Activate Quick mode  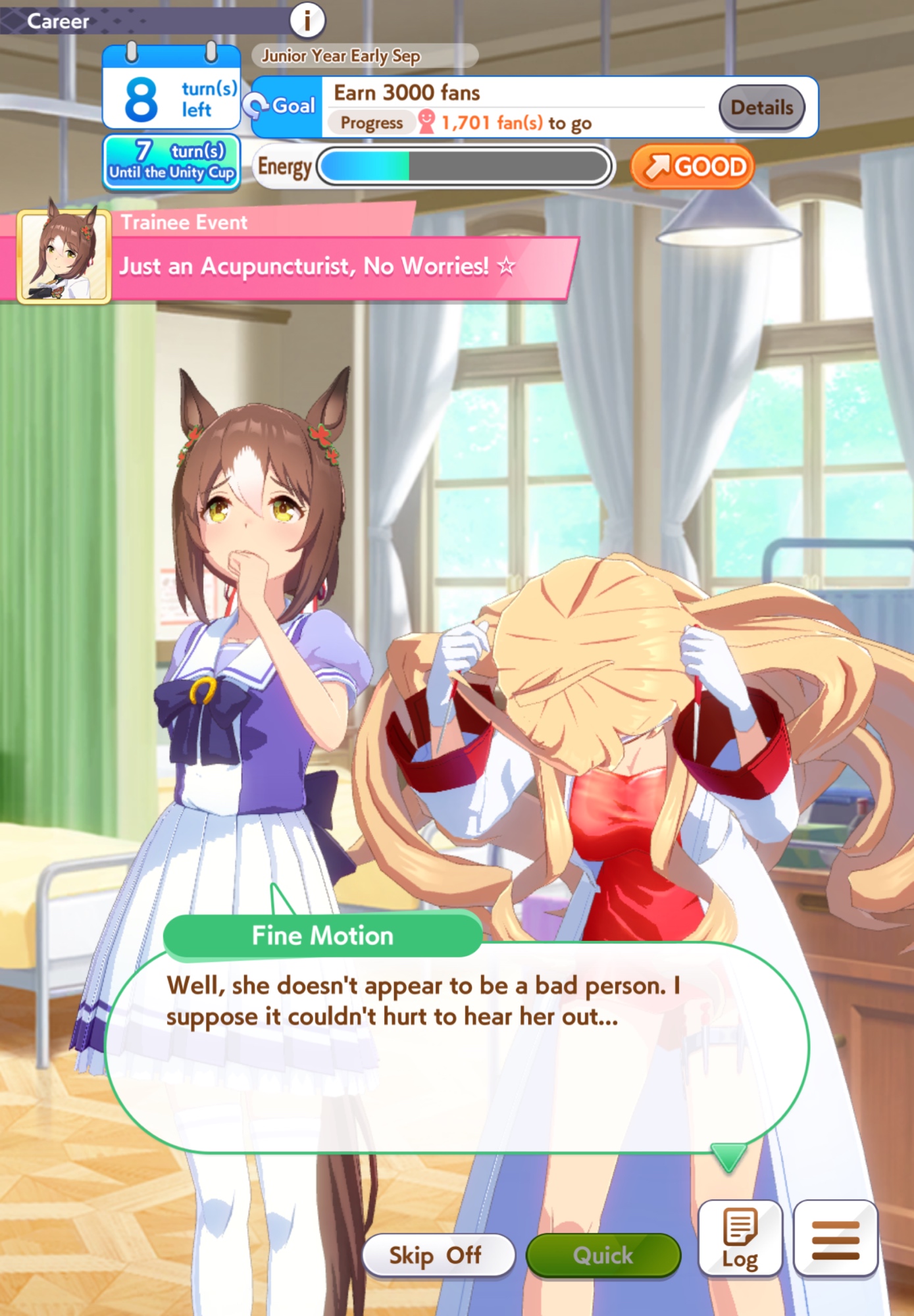pyautogui.click(x=603, y=1255)
